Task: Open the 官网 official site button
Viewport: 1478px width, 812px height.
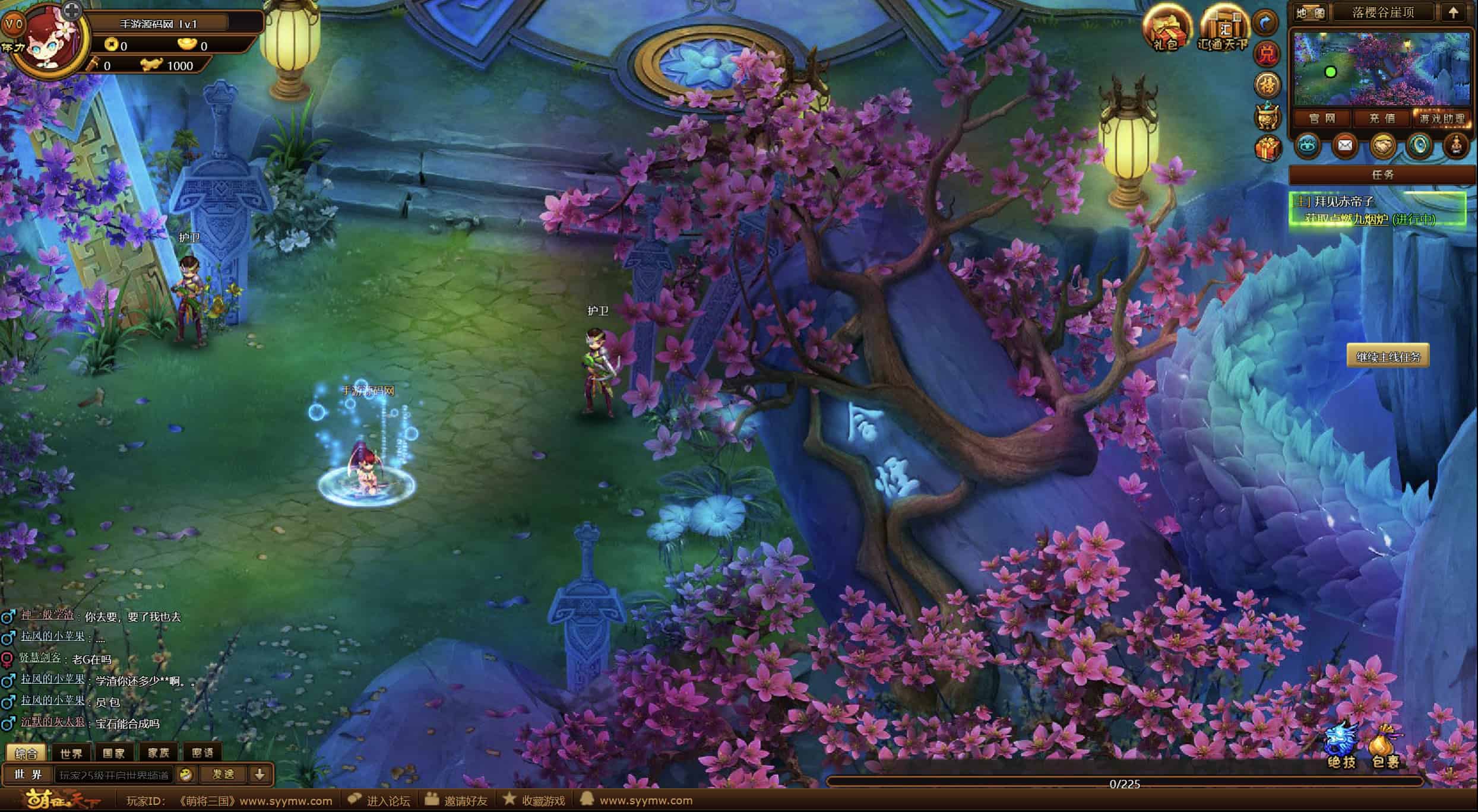Action: click(1322, 119)
